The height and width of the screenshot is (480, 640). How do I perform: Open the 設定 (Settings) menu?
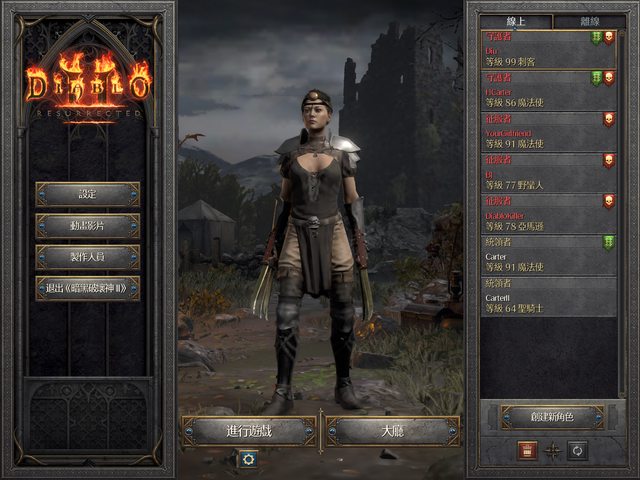click(87, 194)
